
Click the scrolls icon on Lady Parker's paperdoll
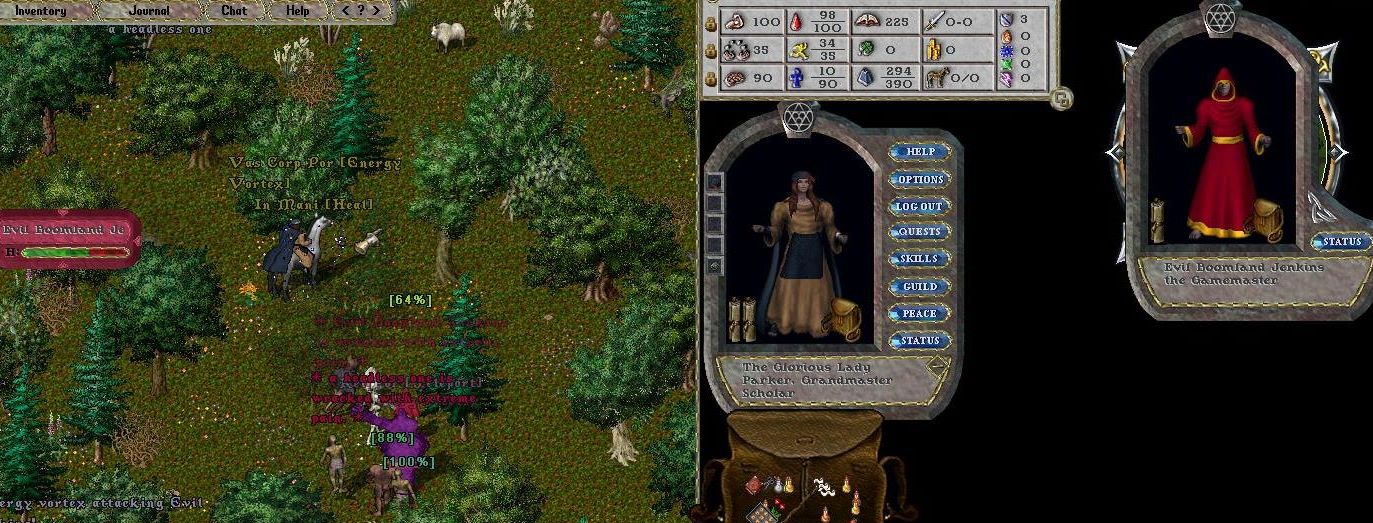741,317
